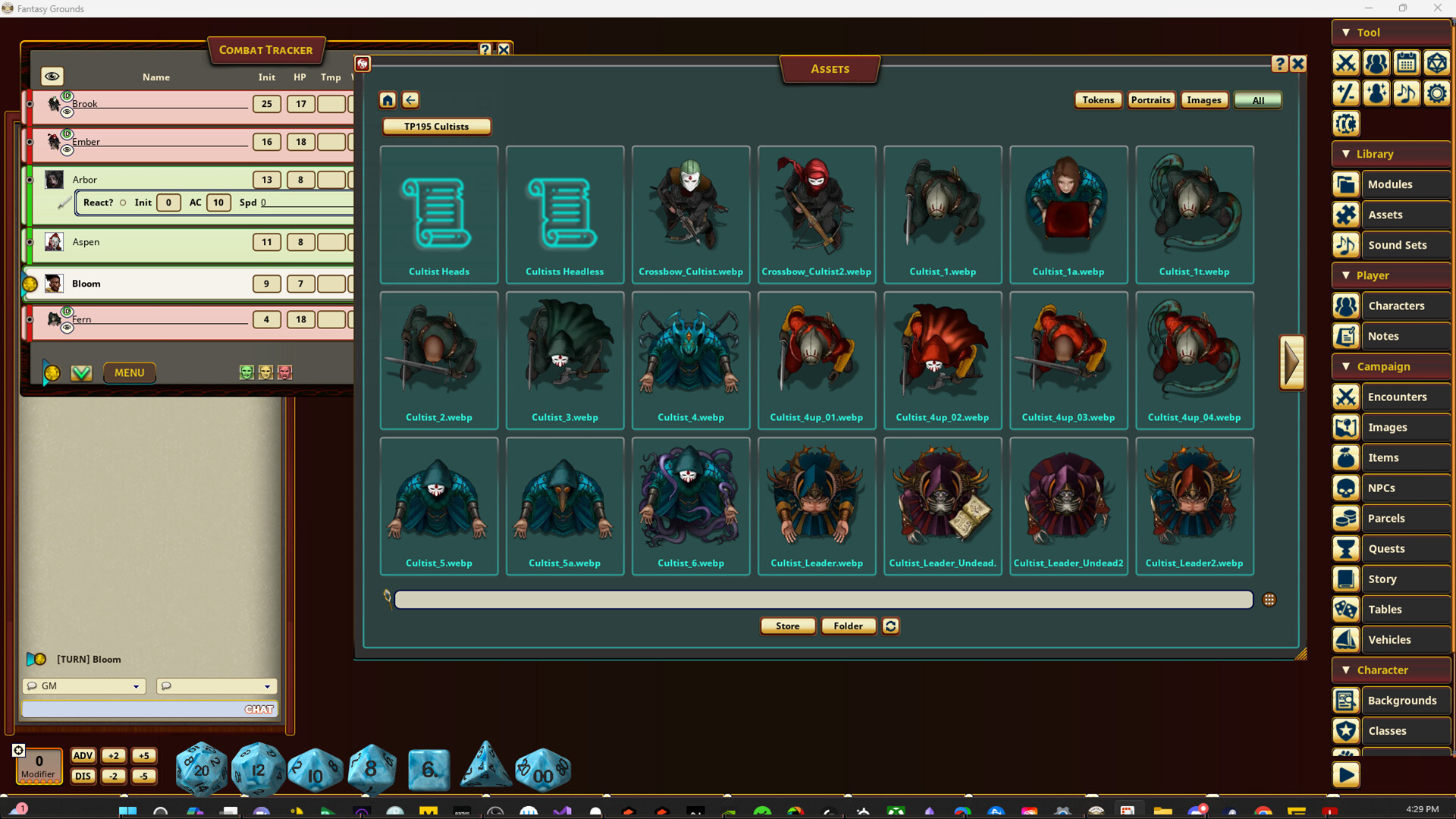Toggle the eye icon in the Combat Tracker header
The height and width of the screenshot is (819, 1456).
52,76
